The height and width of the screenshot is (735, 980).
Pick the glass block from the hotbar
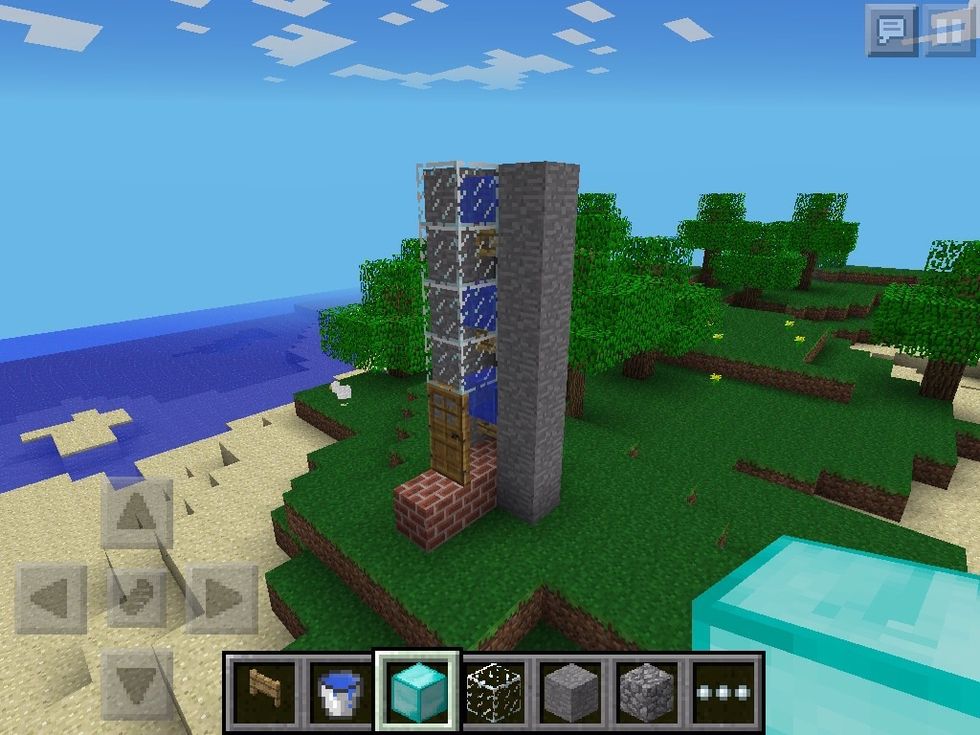pos(494,691)
